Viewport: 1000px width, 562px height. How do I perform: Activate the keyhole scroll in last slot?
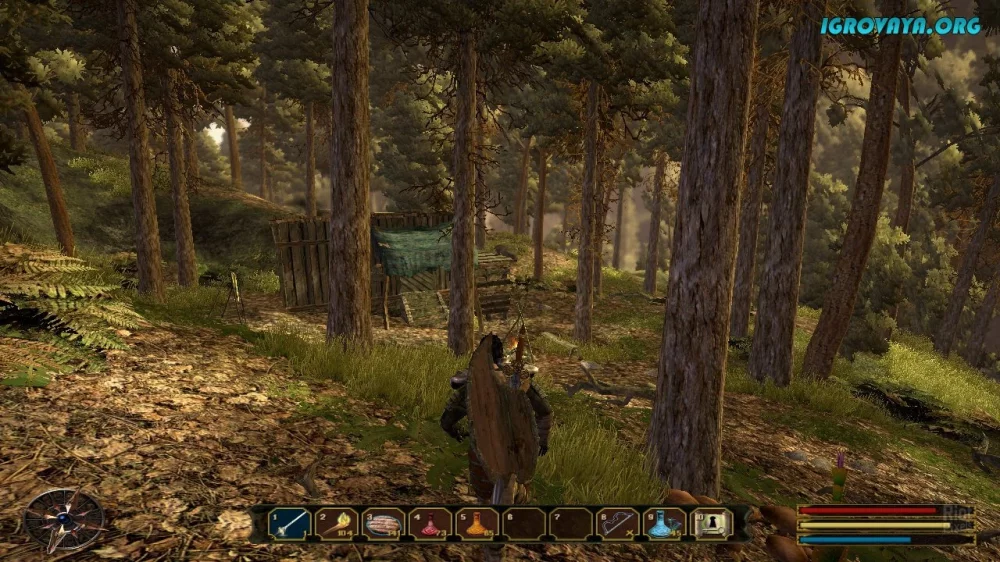[x=712, y=523]
